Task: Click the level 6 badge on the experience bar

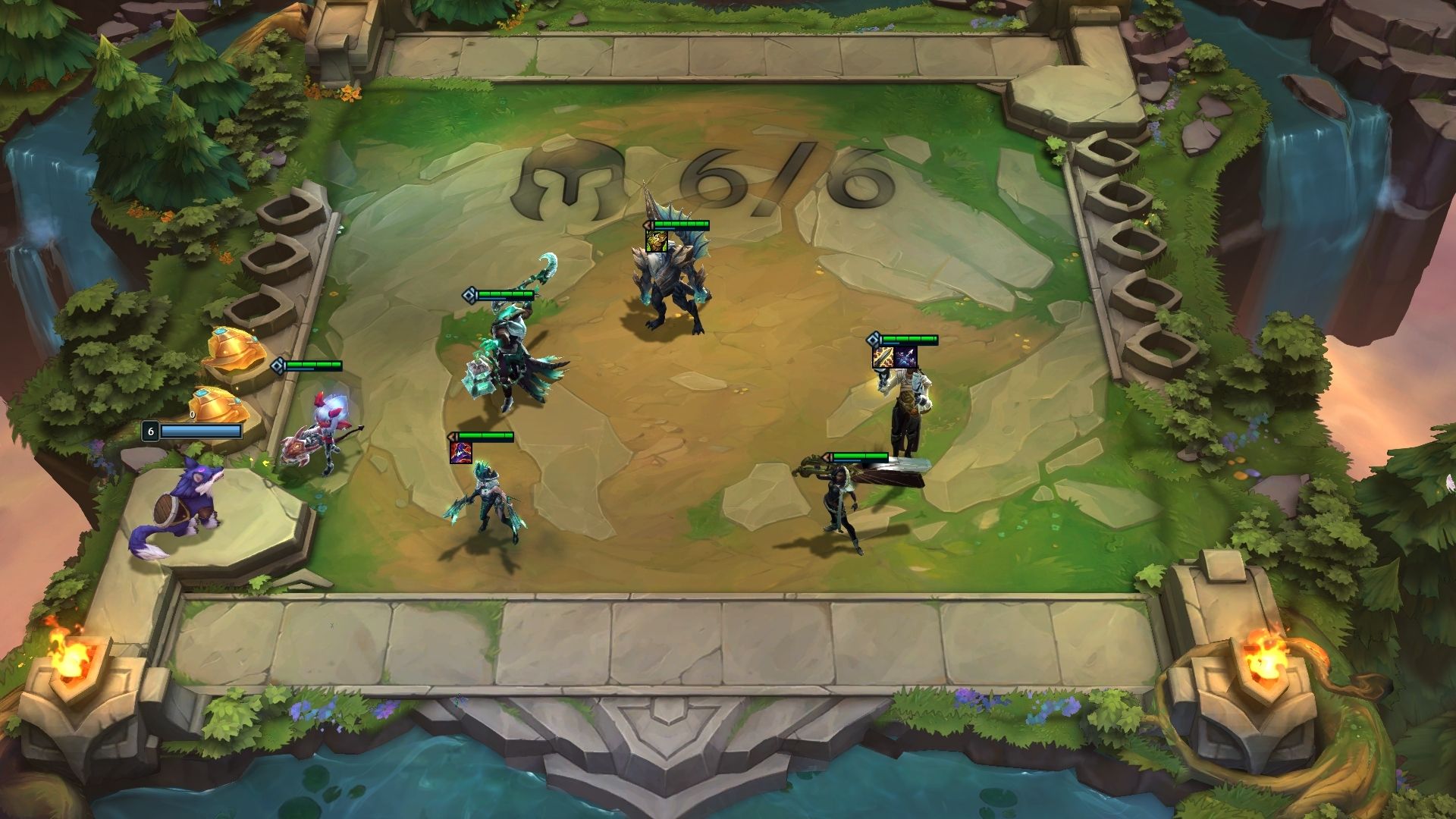Action: [x=150, y=429]
